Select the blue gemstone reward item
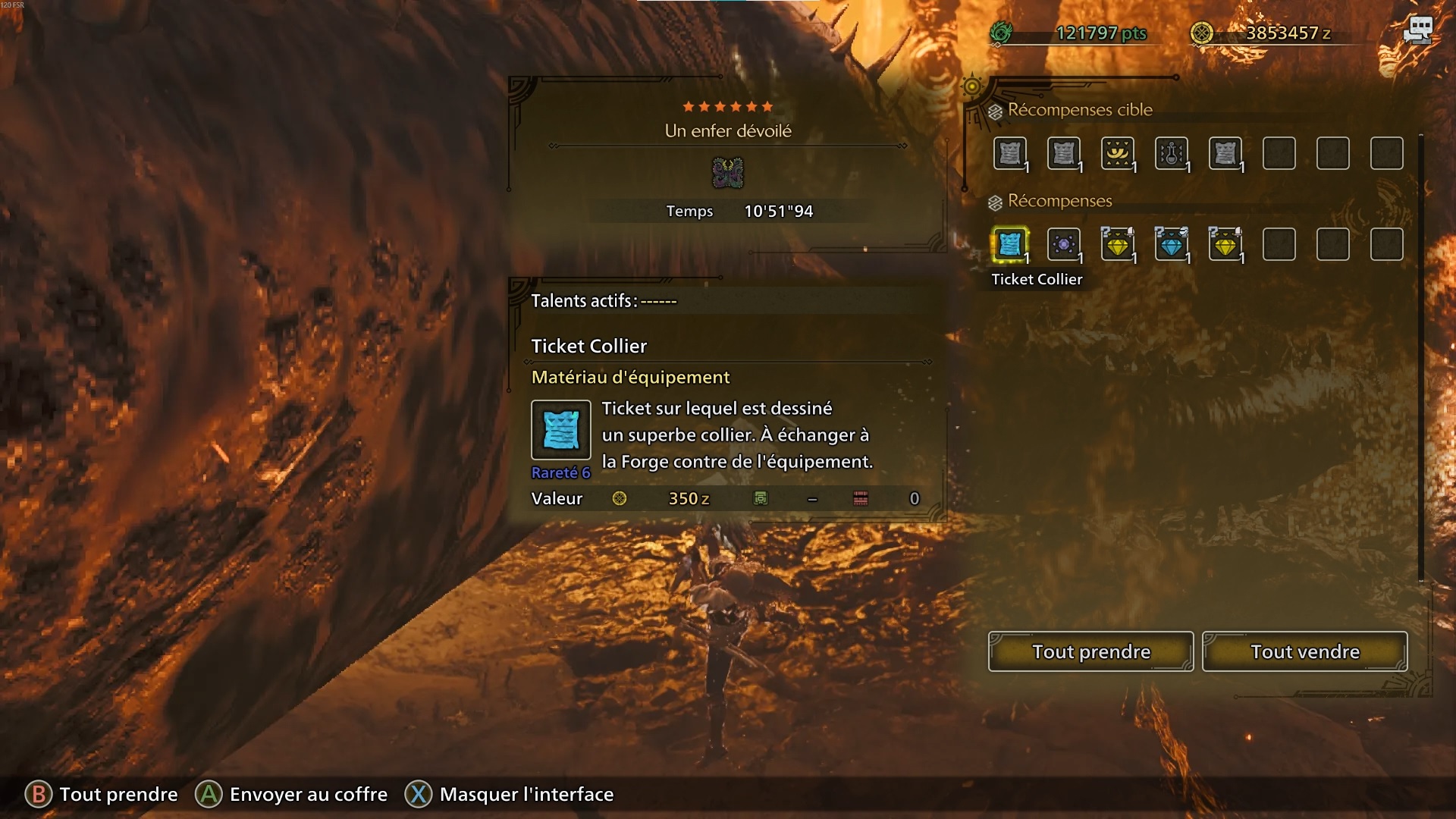 [x=1172, y=244]
